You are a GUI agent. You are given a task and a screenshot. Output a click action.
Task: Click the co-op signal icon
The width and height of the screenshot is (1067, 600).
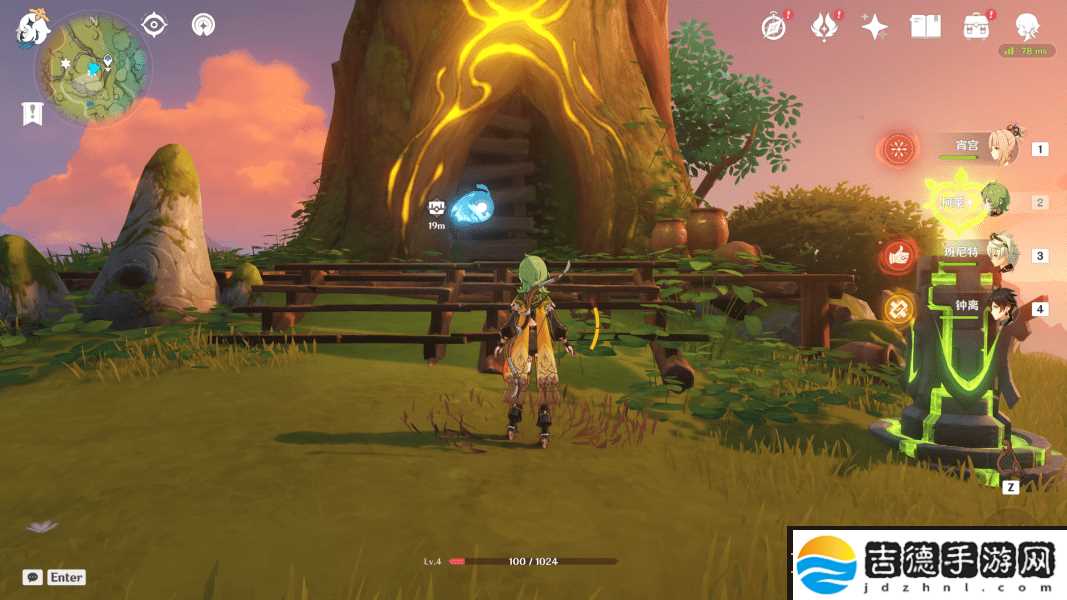point(204,24)
